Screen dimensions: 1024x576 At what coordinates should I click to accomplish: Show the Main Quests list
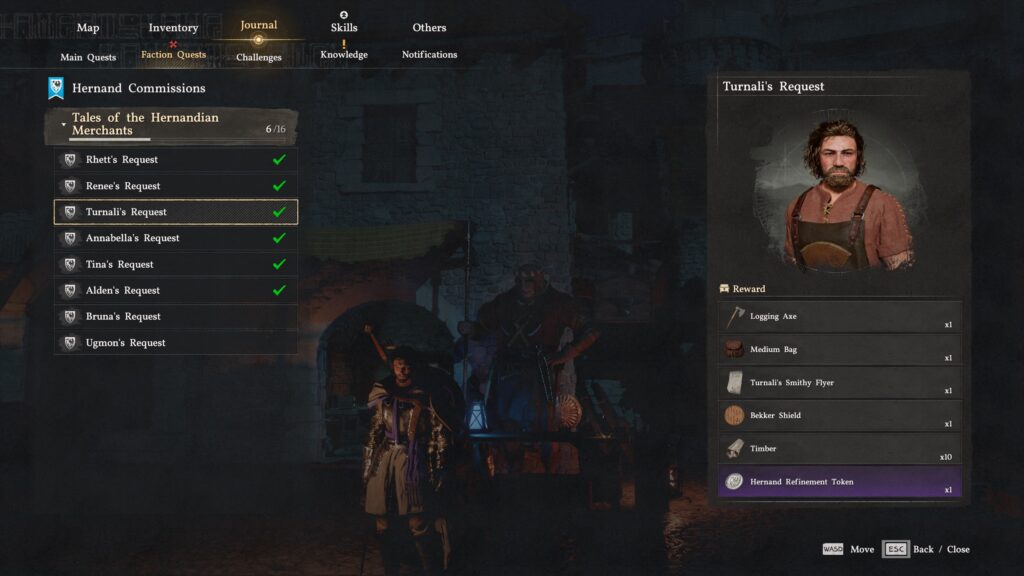(88, 57)
